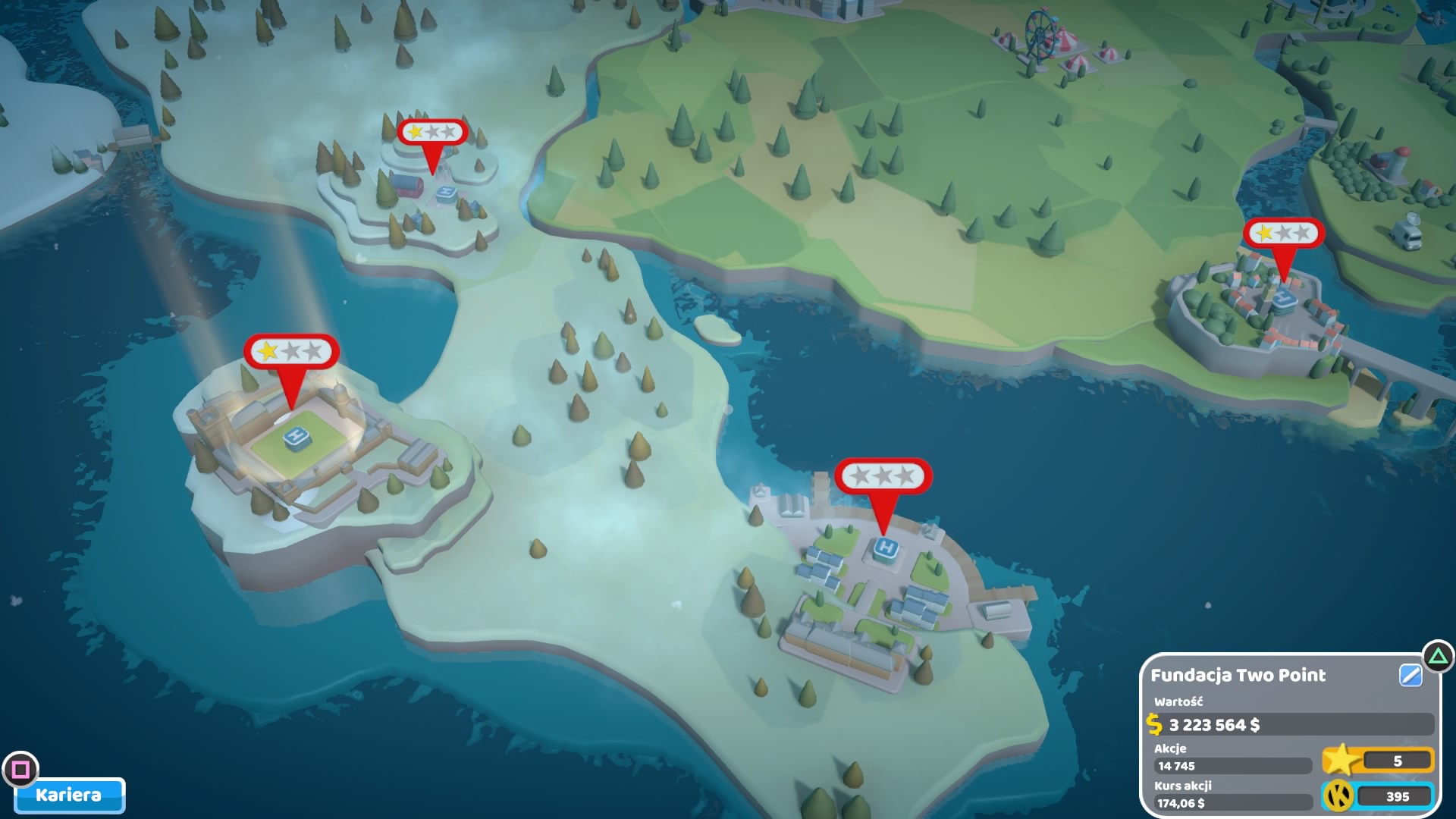The image size is (1456, 819).
Task: Select the zero-star hospital map marker
Action: [883, 477]
